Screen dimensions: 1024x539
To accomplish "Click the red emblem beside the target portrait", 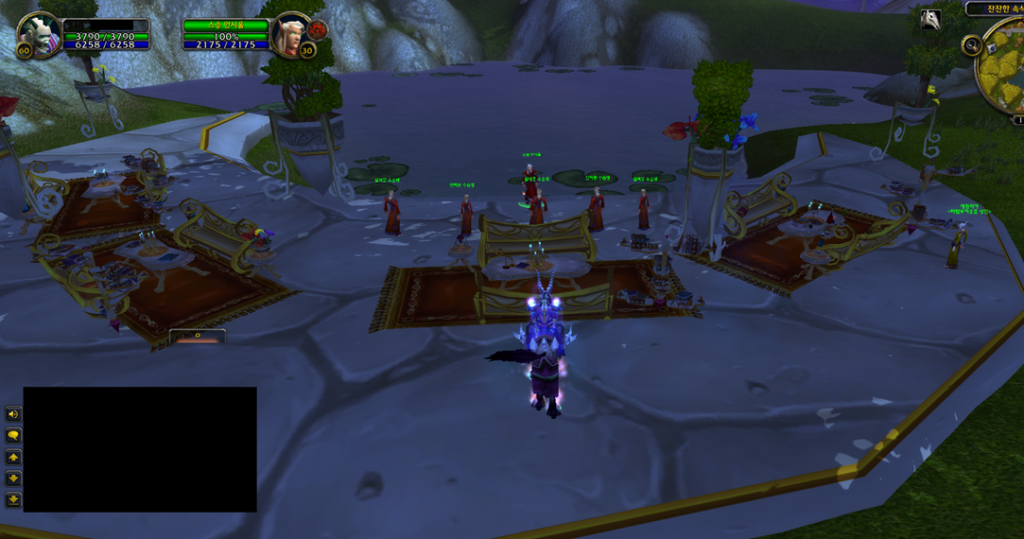I will click(318, 29).
